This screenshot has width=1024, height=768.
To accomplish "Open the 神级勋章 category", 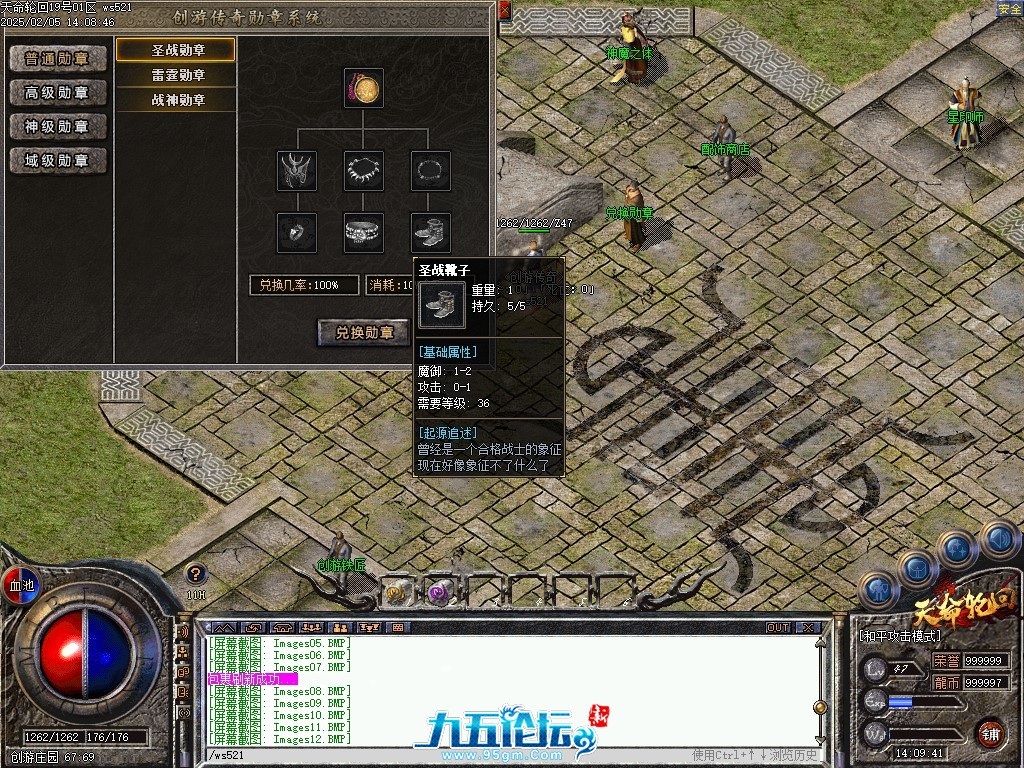I will pos(58,127).
